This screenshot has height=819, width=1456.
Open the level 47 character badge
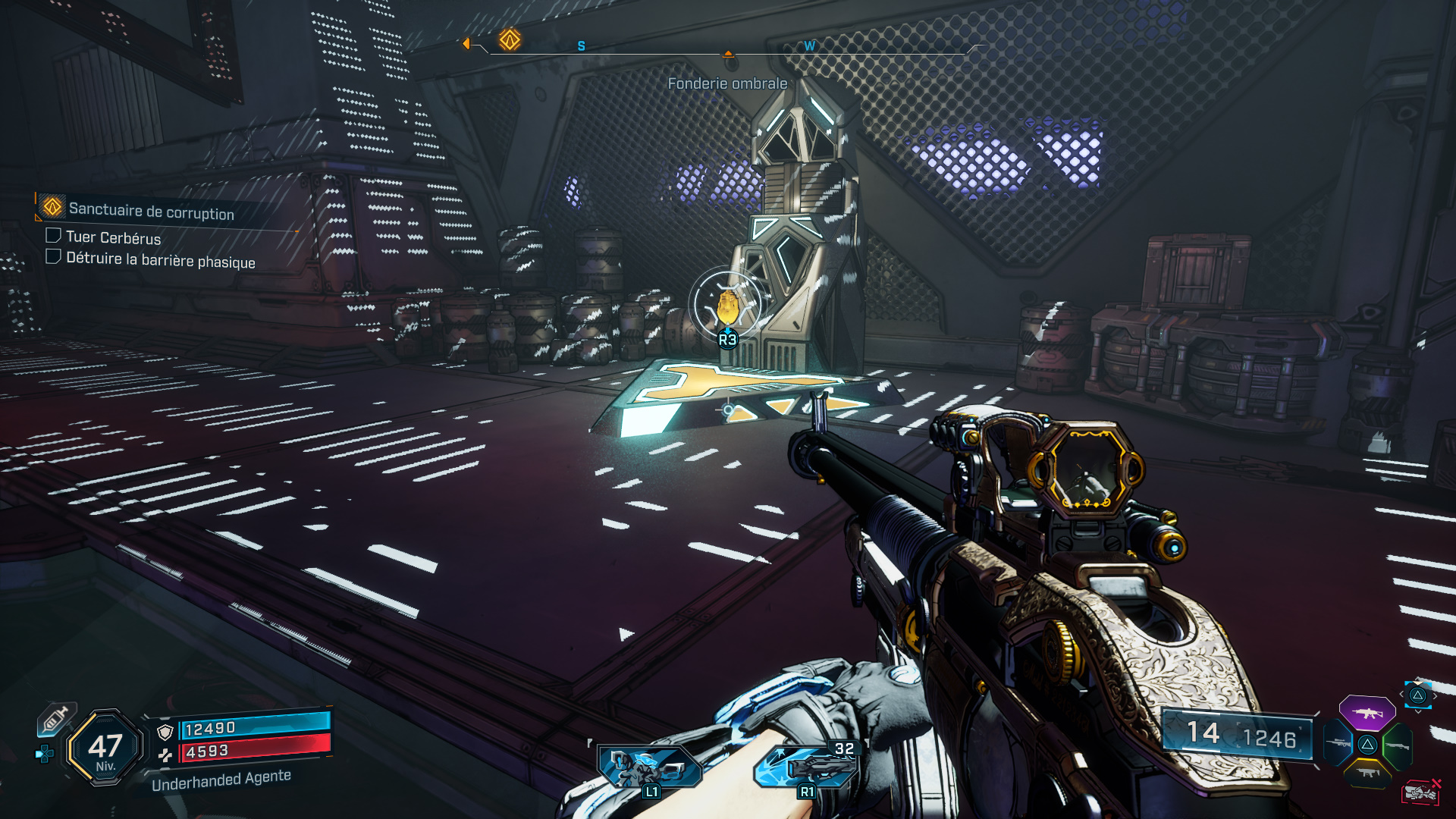coord(105,748)
